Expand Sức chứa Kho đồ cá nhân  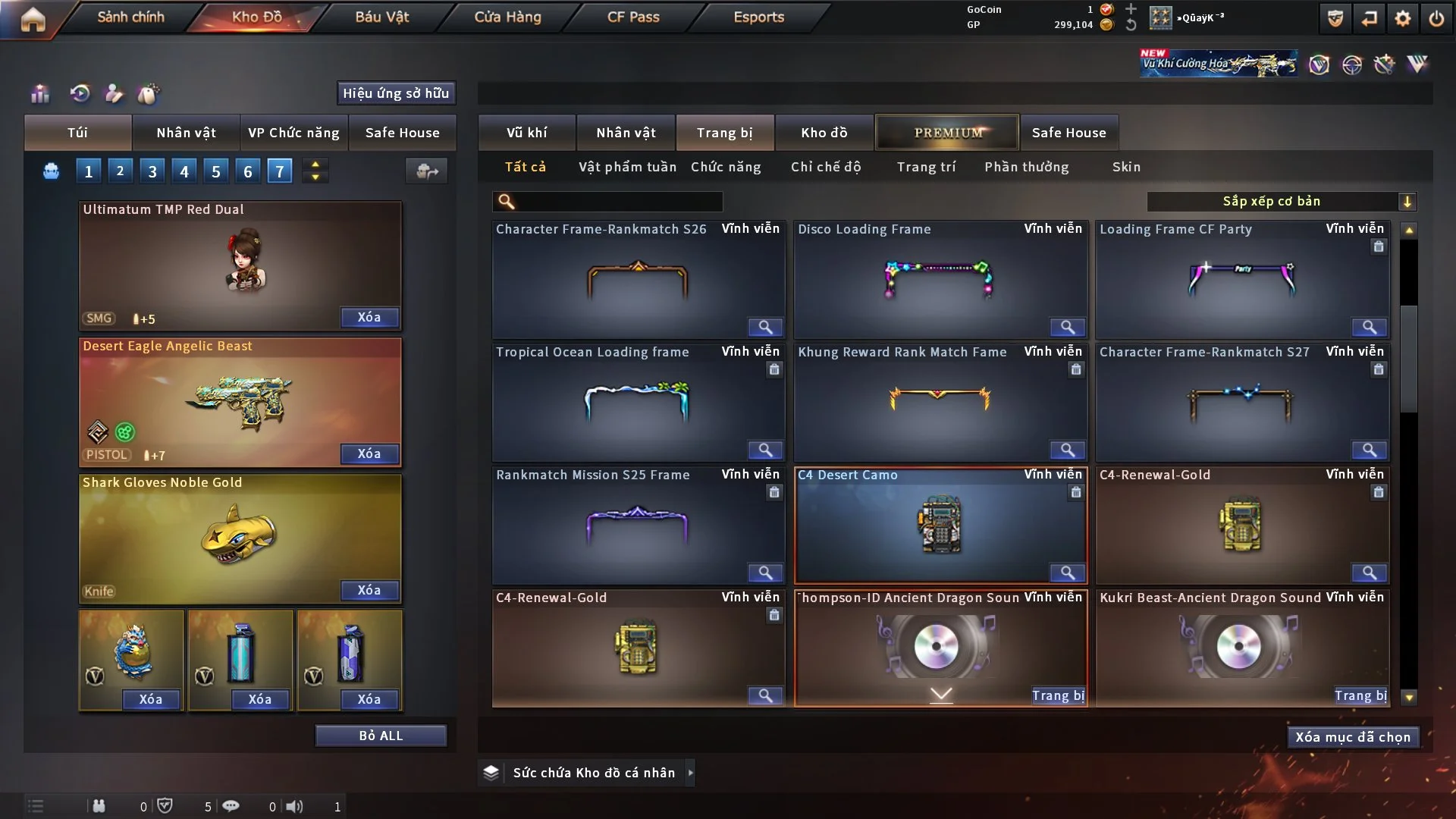tap(690, 773)
